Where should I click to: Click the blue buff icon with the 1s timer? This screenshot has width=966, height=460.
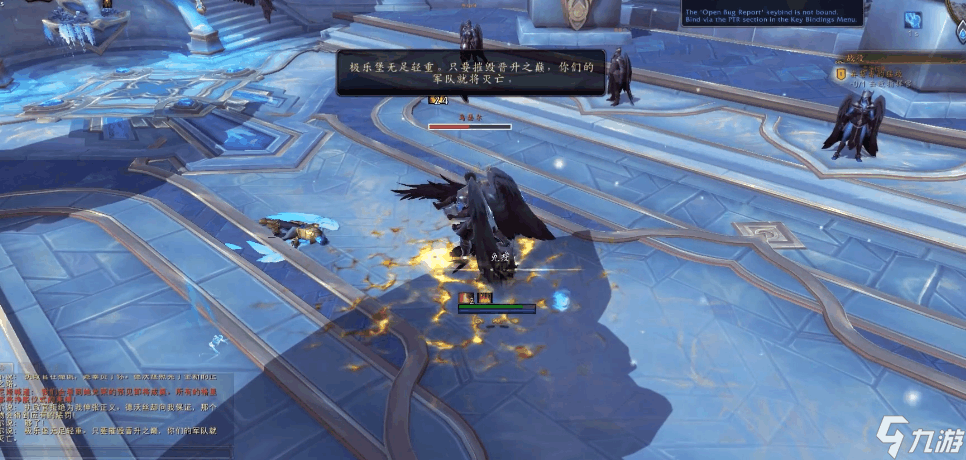(x=912, y=20)
